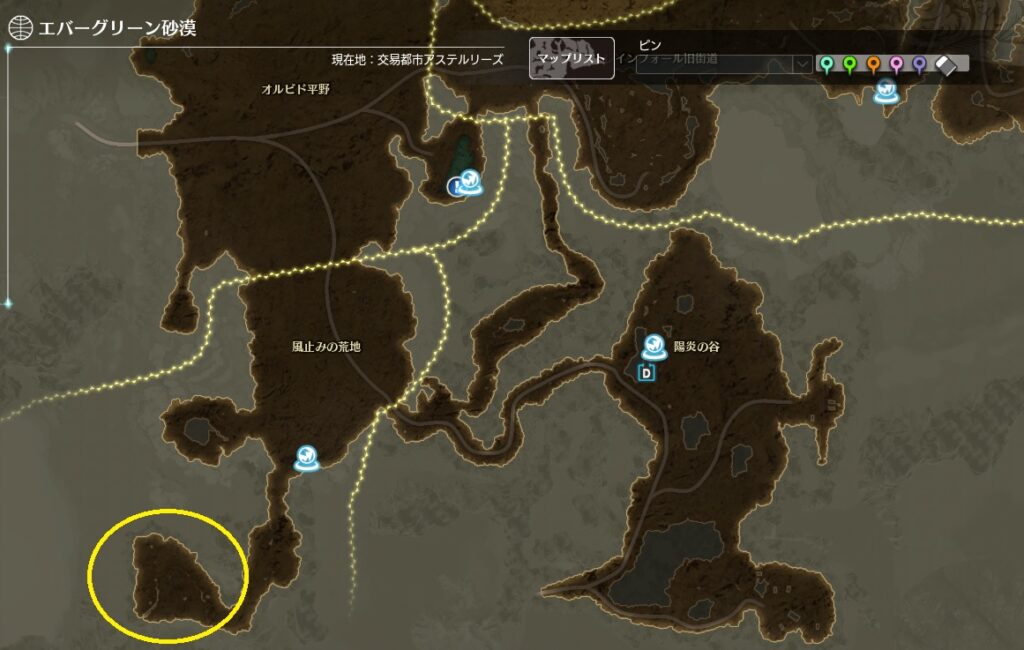Click the warp portal beside 陽炎の谷
The width and height of the screenshot is (1024, 650).
[x=654, y=347]
